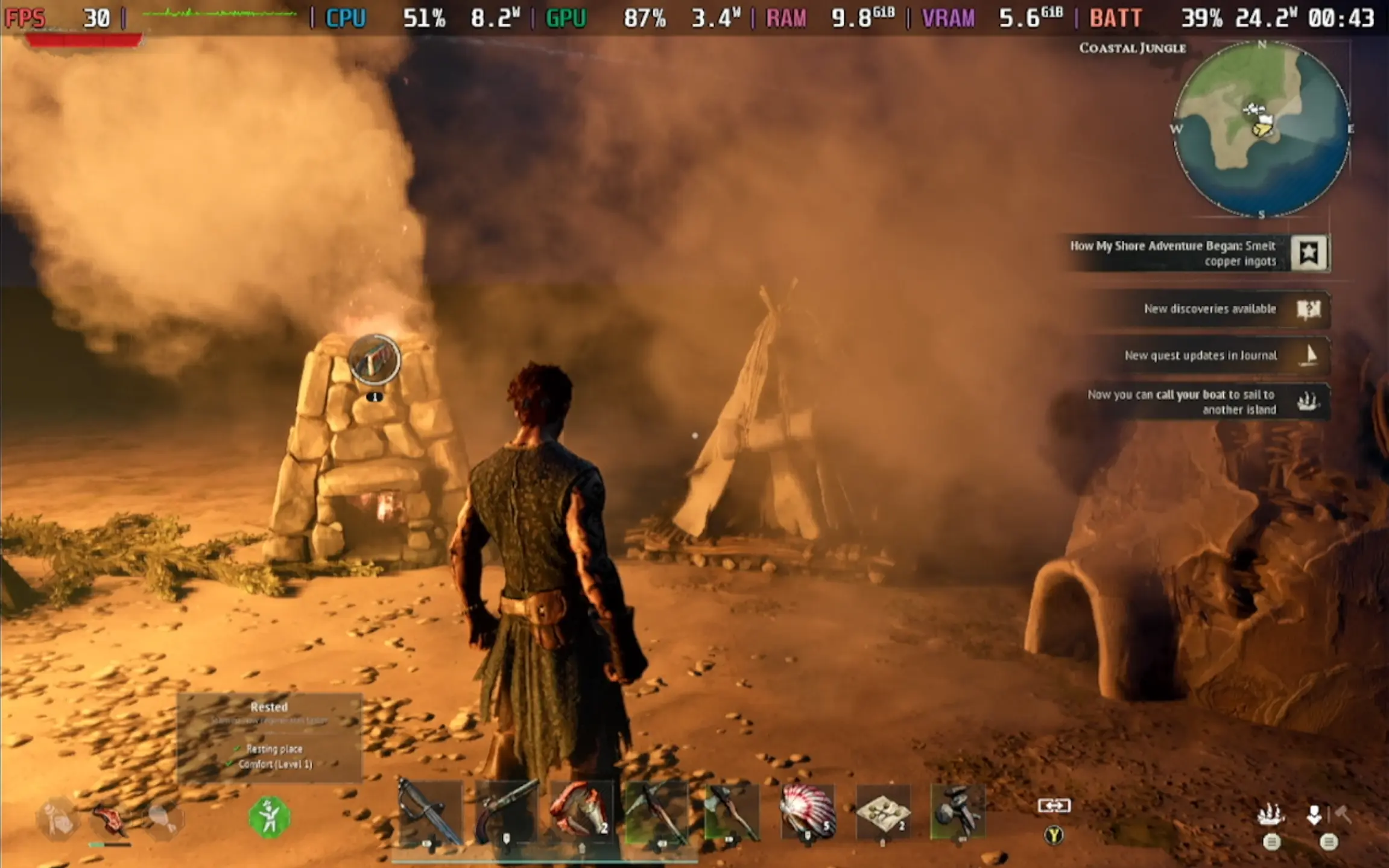
Task: Open the circular minimap
Action: [x=1261, y=129]
